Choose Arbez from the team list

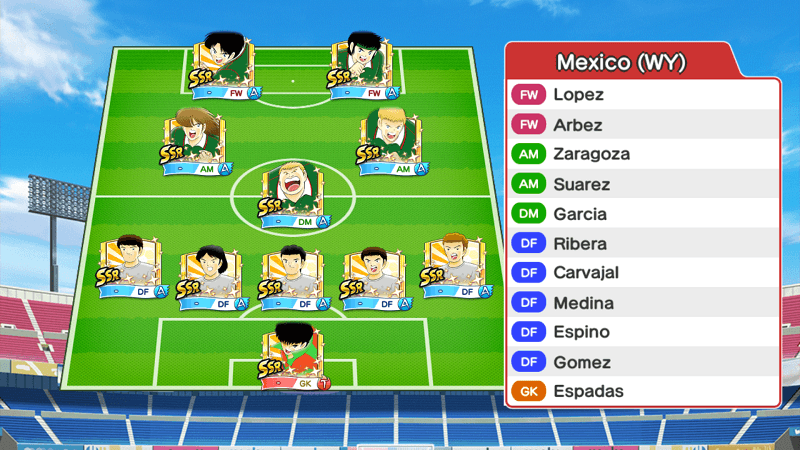coord(642,125)
